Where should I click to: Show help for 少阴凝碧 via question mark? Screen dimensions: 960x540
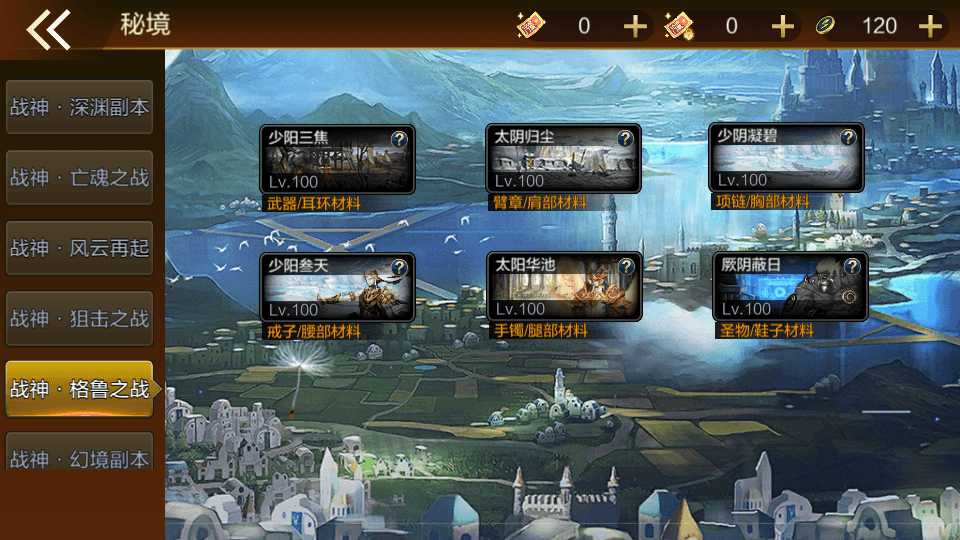(849, 139)
